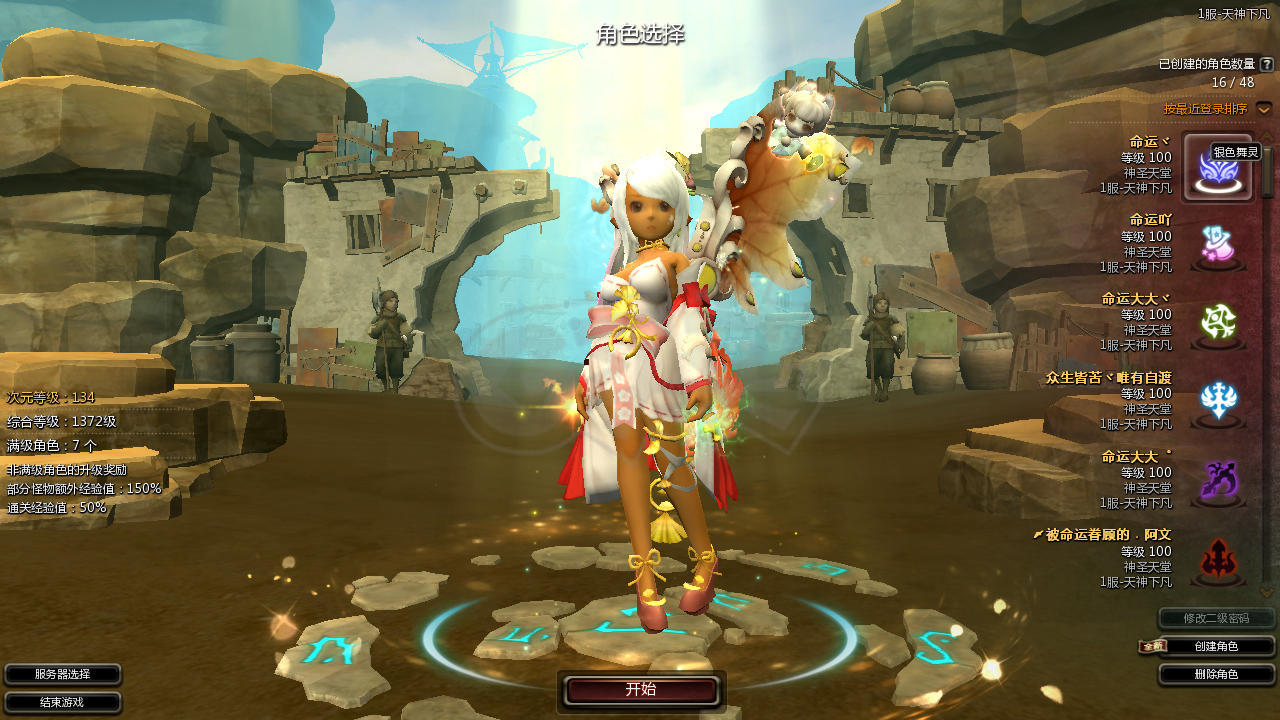The height and width of the screenshot is (720, 1280).
Task: Select the 命运丶 character with the blue-white emblem
Action: tap(1218, 167)
